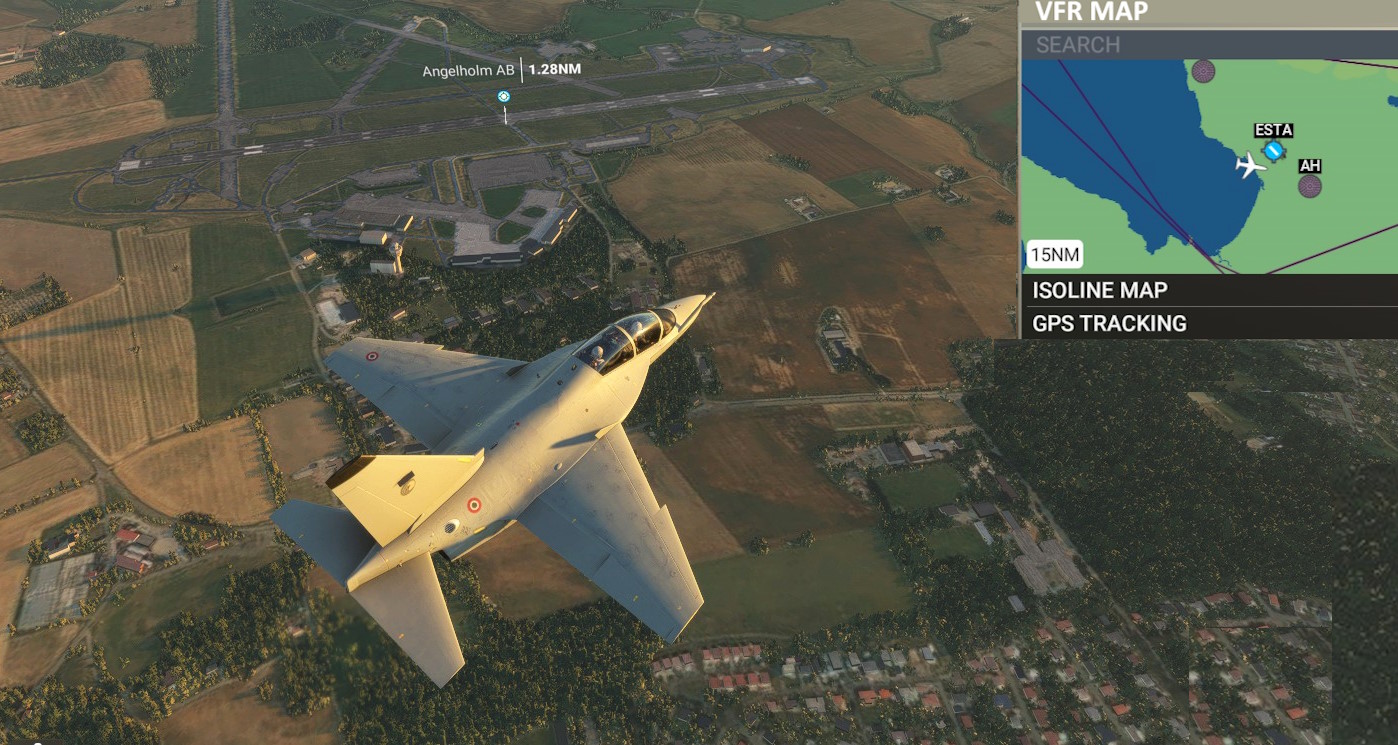The image size is (1398, 745).
Task: Select the Angelholm AB airport marker icon
Action: (x=504, y=96)
